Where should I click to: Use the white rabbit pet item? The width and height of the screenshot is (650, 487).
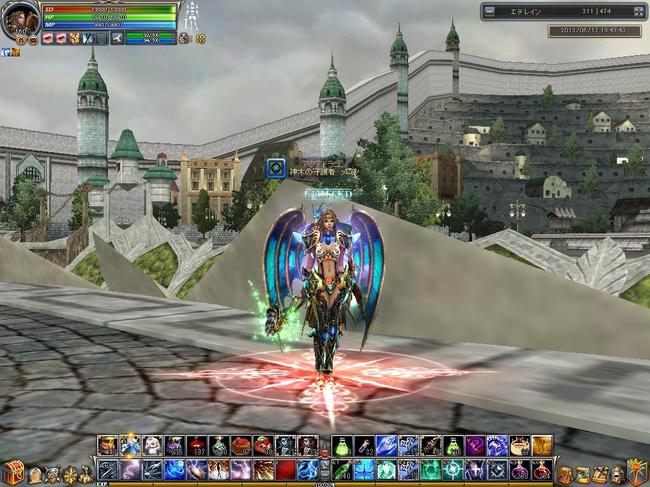[x=152, y=445]
